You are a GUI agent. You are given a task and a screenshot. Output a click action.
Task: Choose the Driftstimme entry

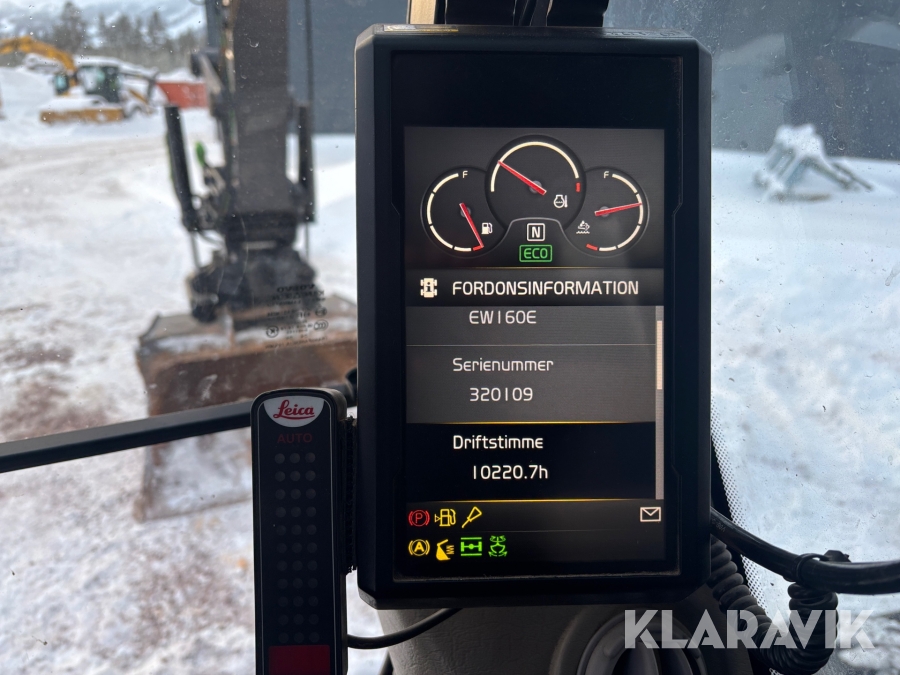pos(529,457)
